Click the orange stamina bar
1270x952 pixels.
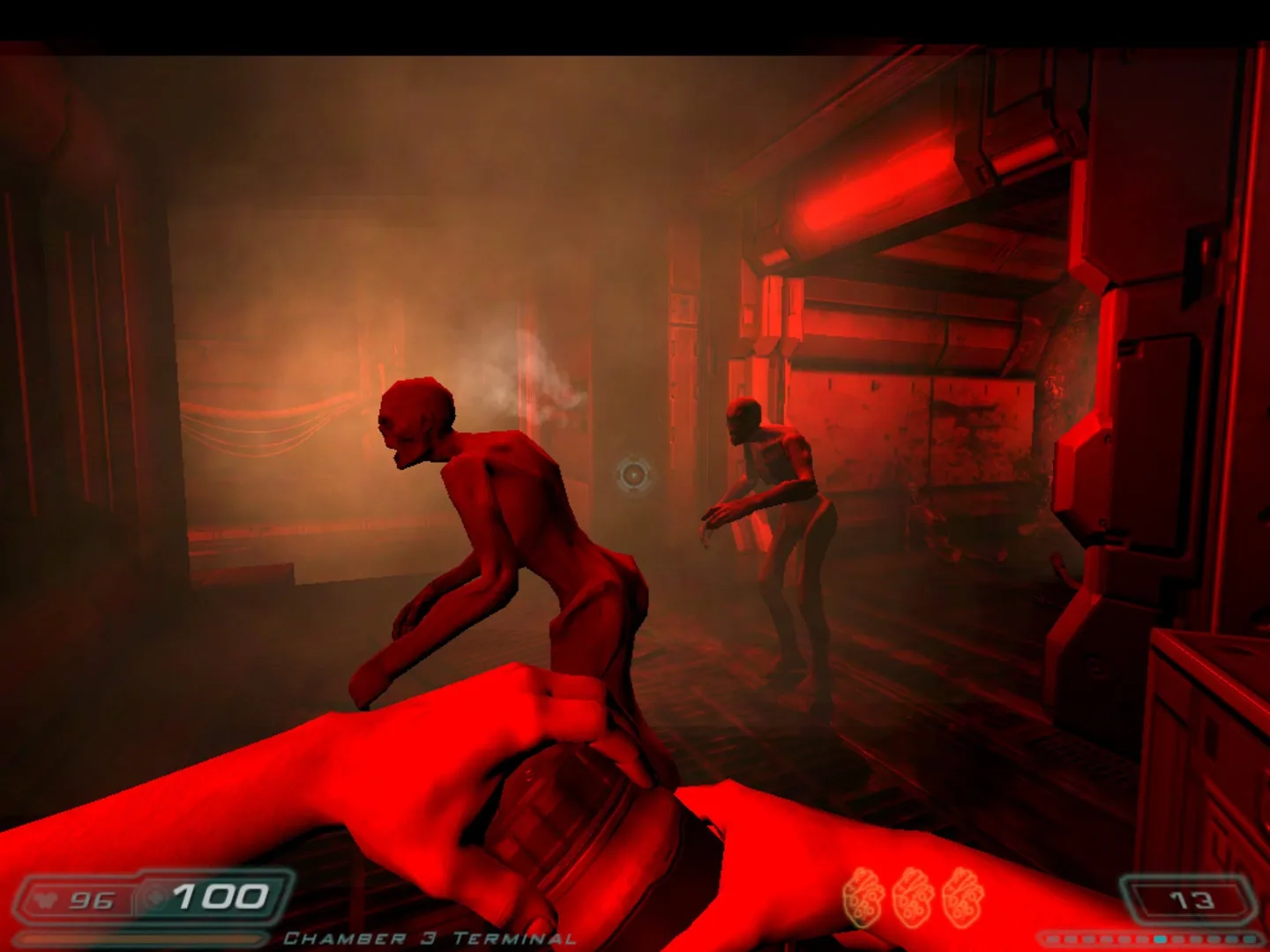(x=141, y=936)
